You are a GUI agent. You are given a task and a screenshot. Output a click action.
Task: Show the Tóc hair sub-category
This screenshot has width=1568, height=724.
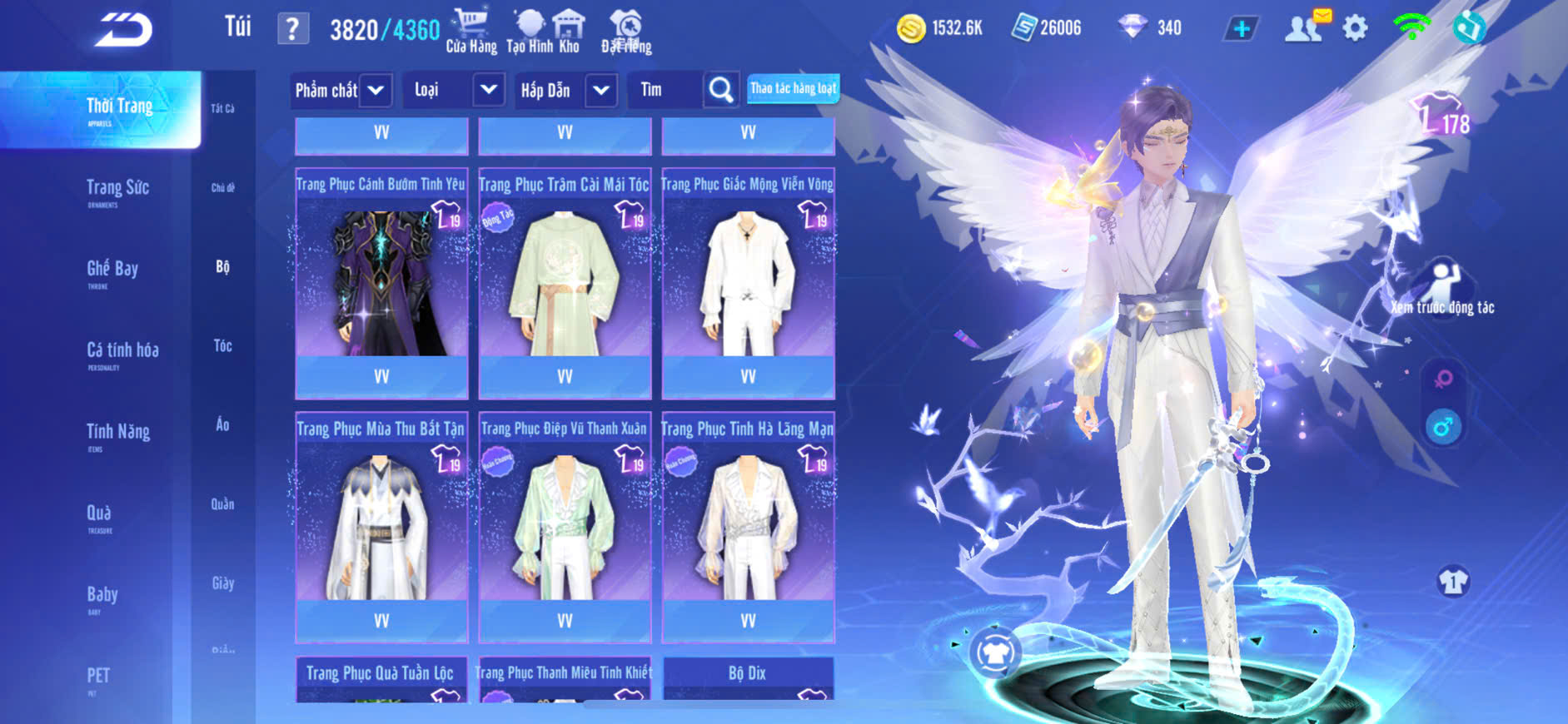tap(222, 346)
